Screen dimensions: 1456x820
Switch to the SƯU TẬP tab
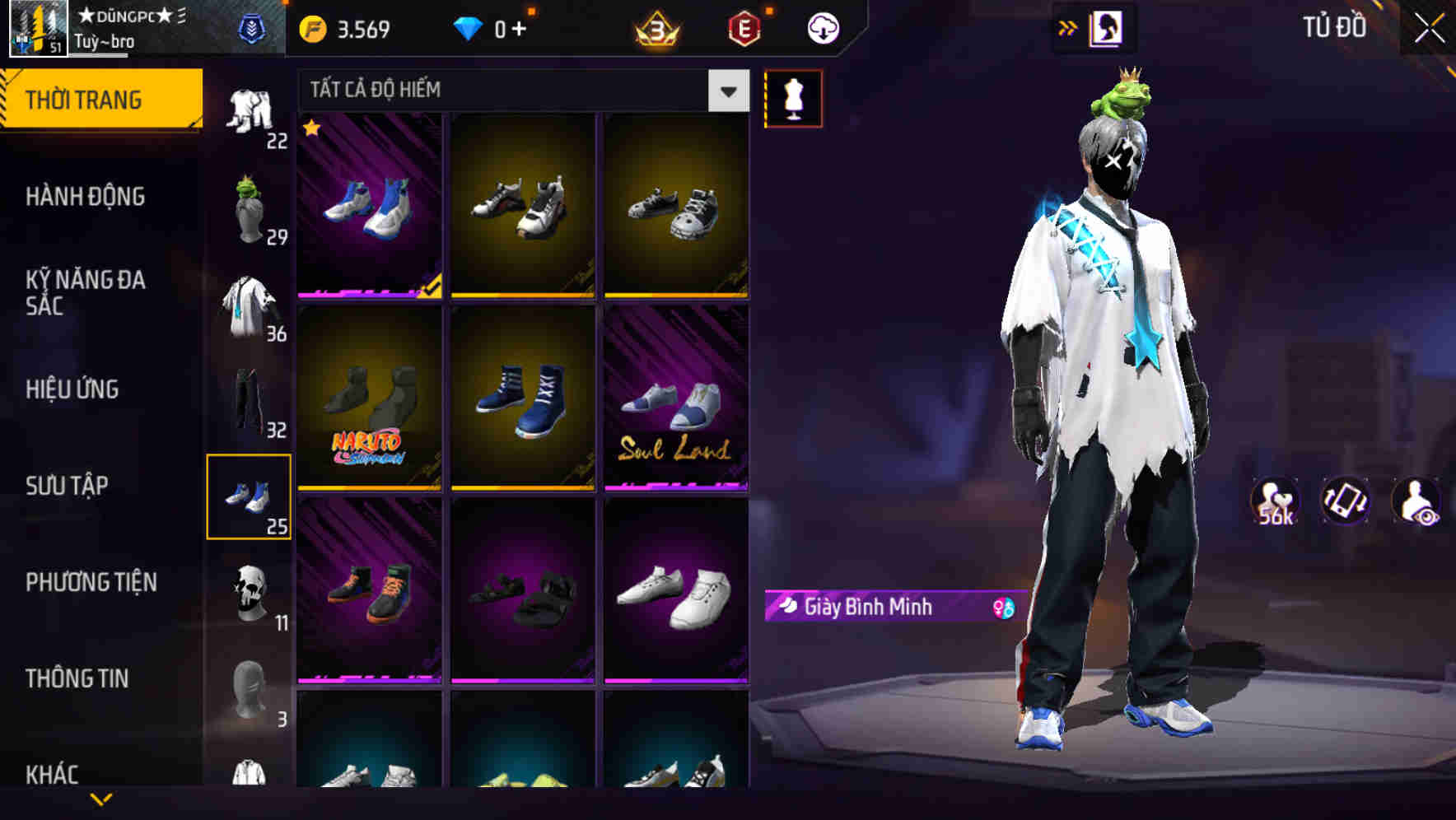(x=69, y=486)
